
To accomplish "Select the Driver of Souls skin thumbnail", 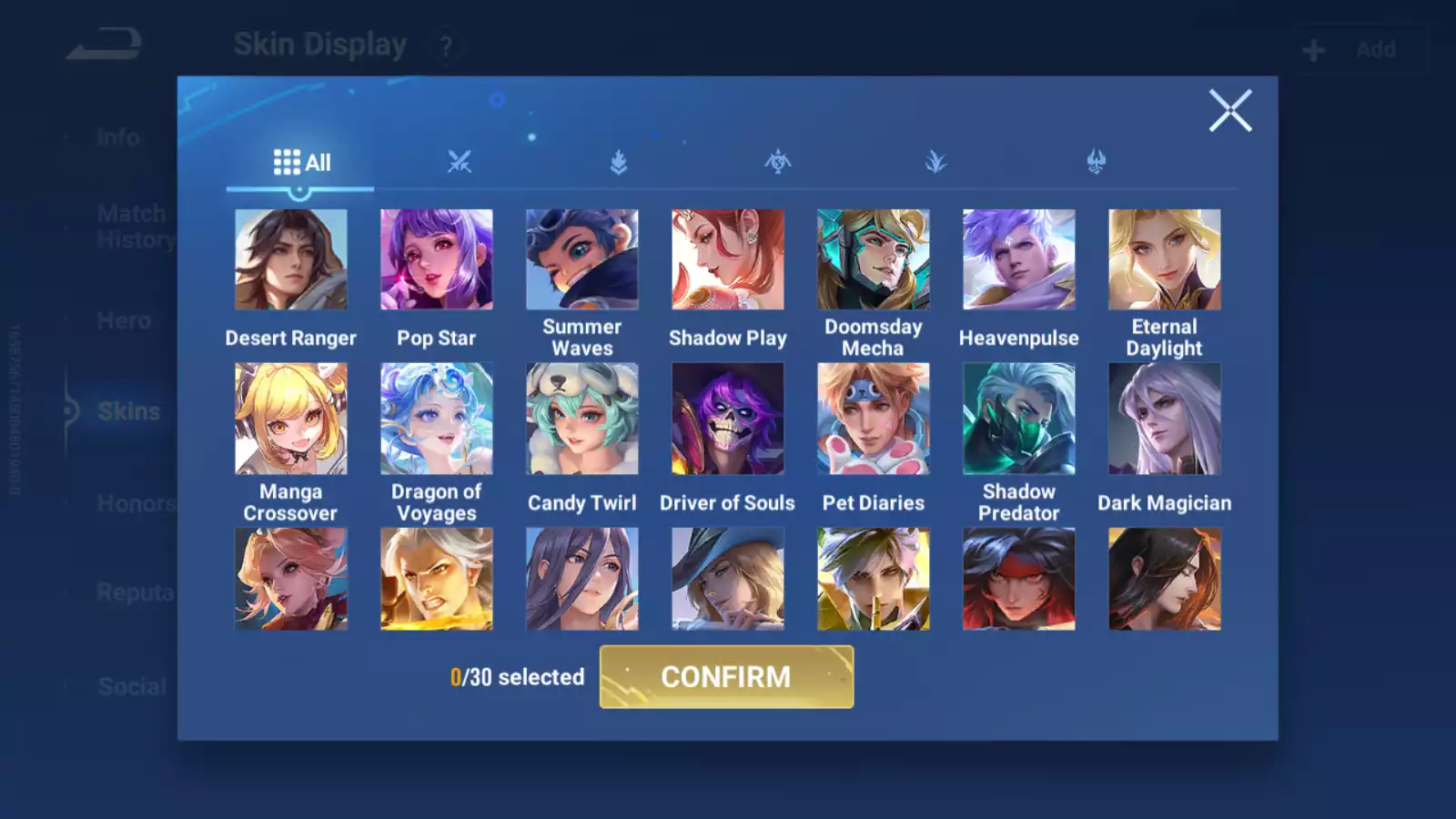I will [727, 419].
